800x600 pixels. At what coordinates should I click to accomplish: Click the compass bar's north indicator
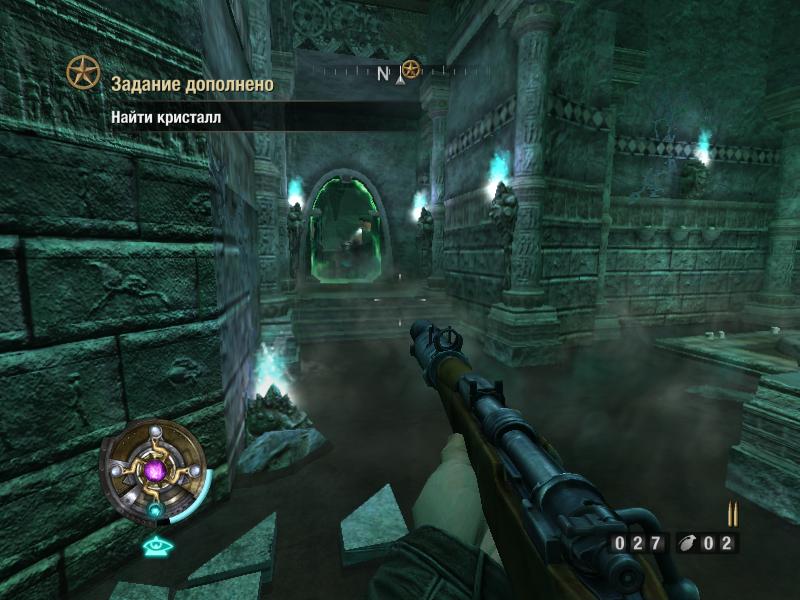click(x=383, y=73)
